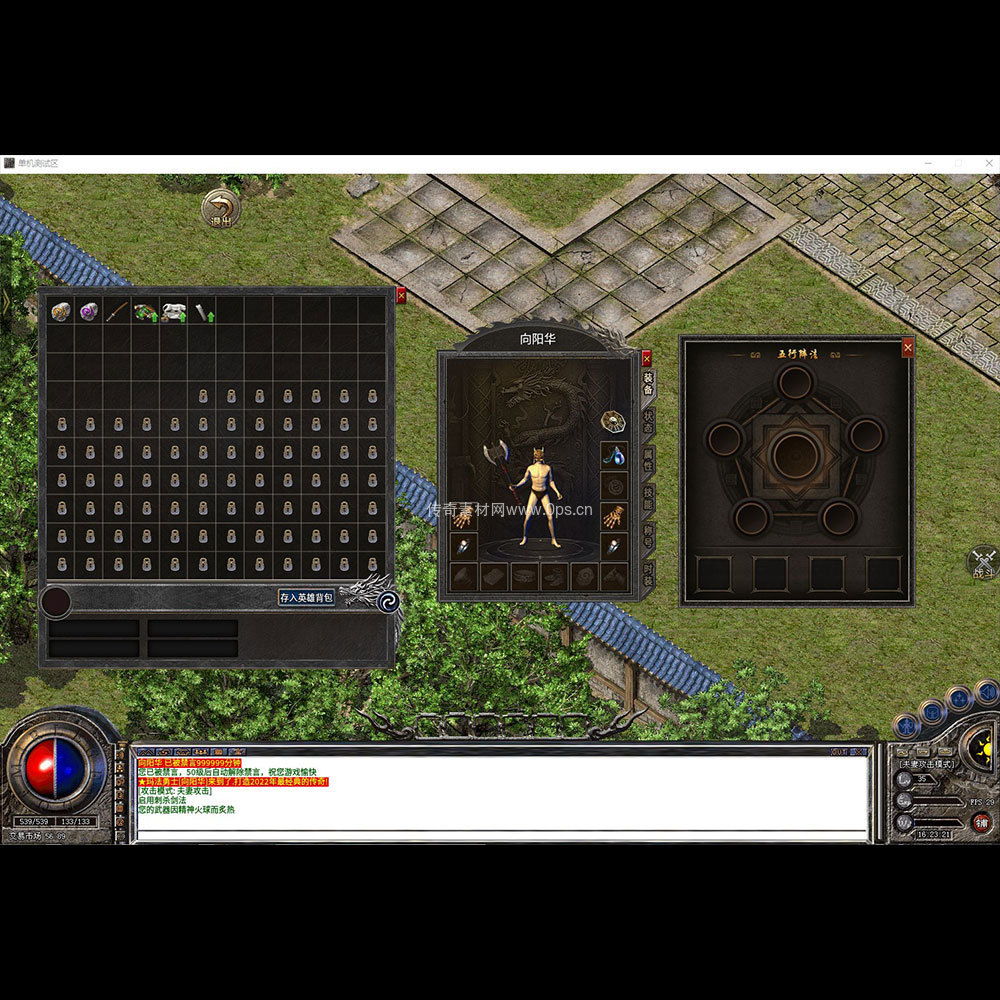The height and width of the screenshot is (1000, 1000).
Task: Click the 存入英雄背包 button
Action: click(306, 597)
